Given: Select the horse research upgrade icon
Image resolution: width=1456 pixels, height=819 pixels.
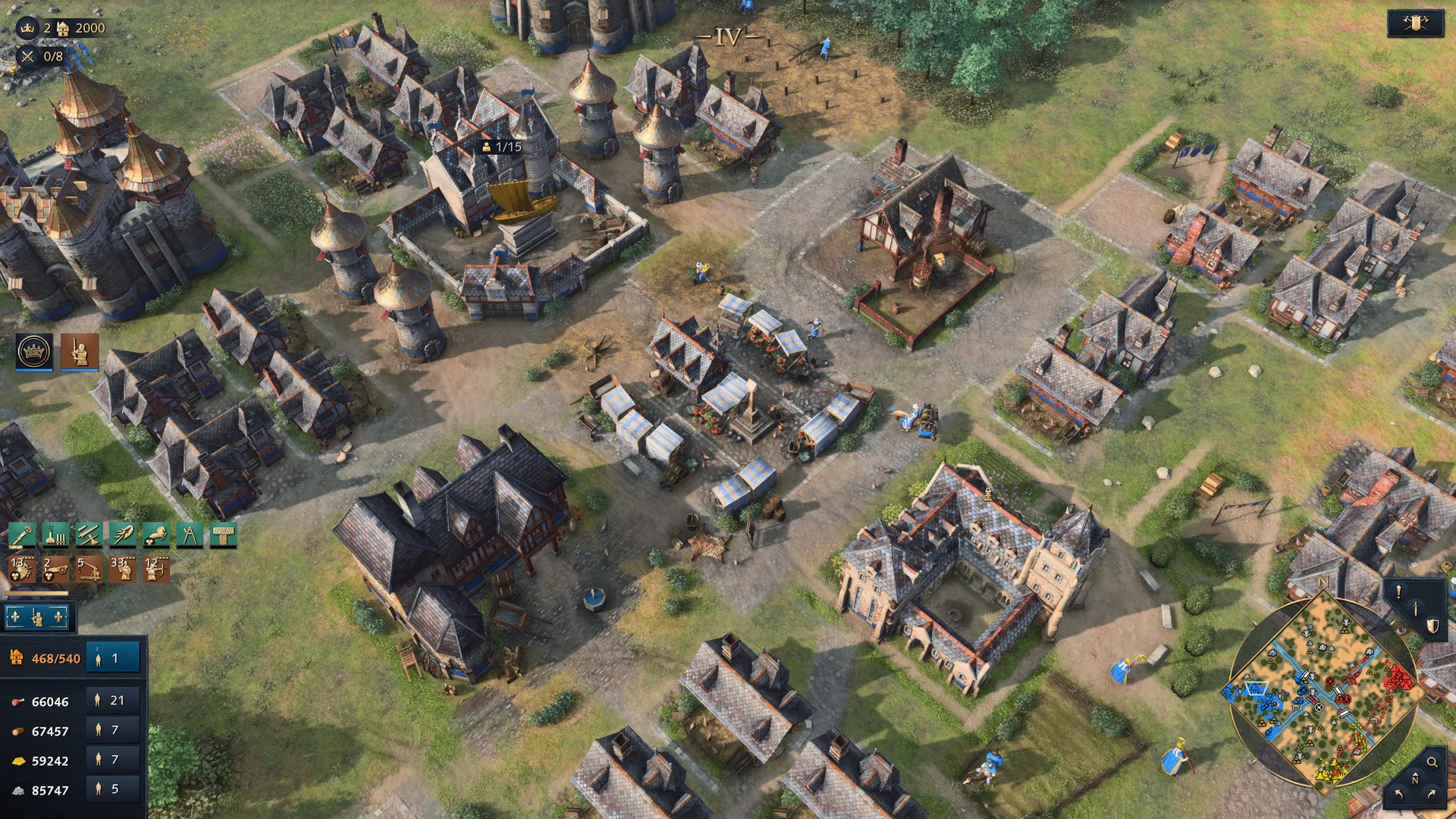Looking at the screenshot, I should pyautogui.click(x=155, y=535).
